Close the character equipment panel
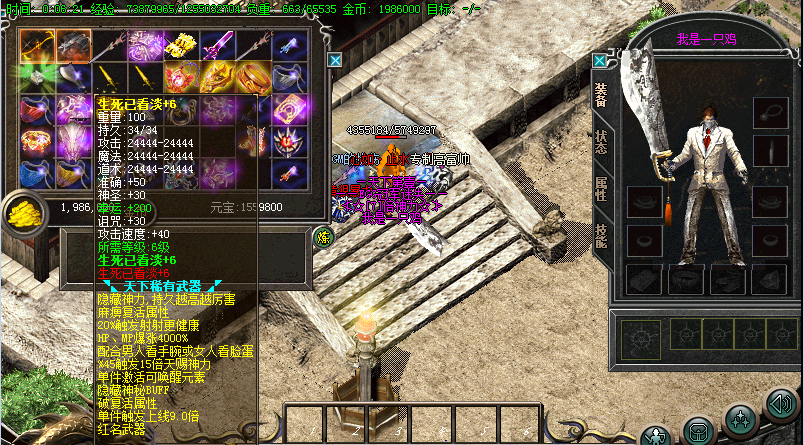 point(599,60)
